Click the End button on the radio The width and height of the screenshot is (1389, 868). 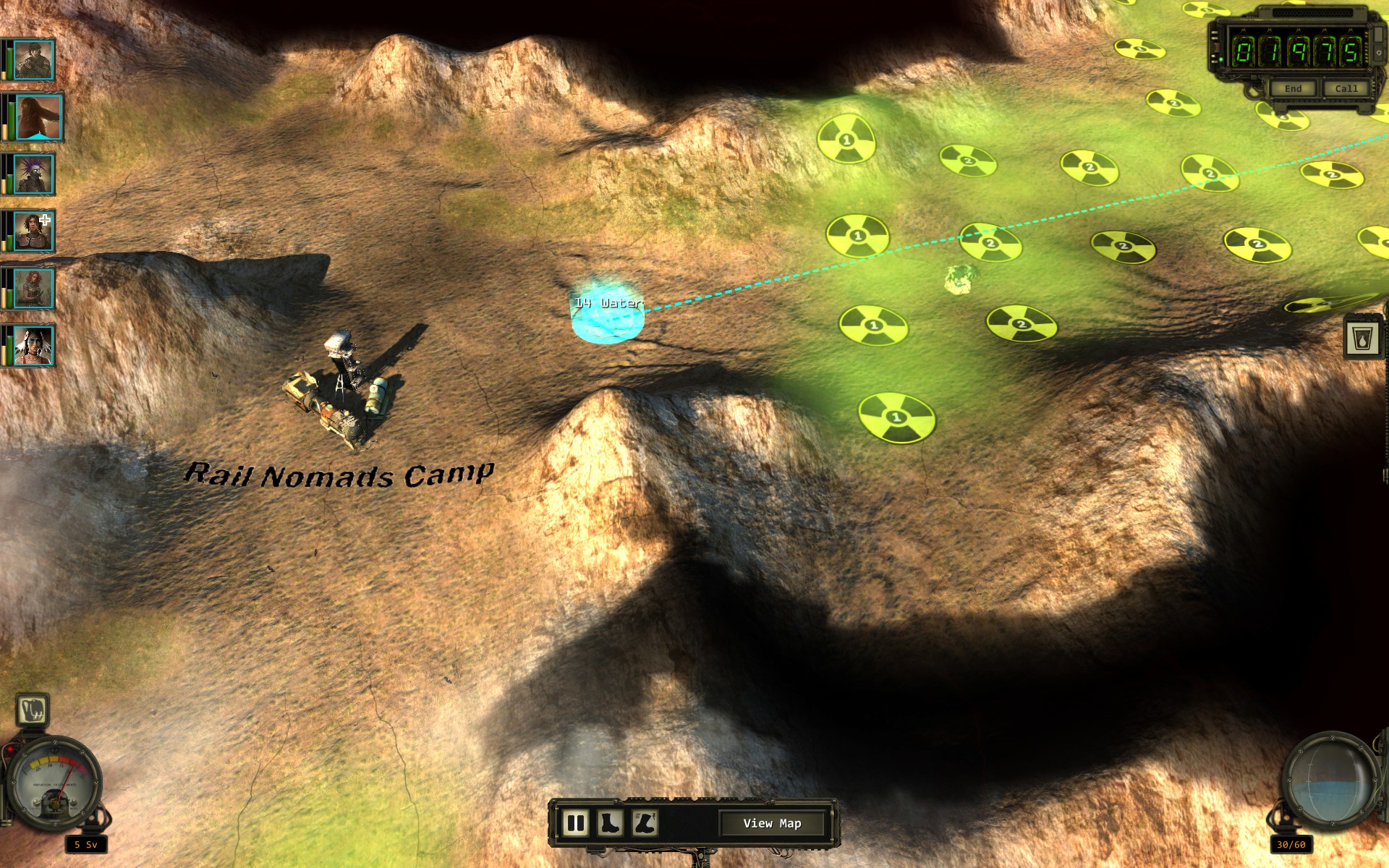(x=1293, y=88)
